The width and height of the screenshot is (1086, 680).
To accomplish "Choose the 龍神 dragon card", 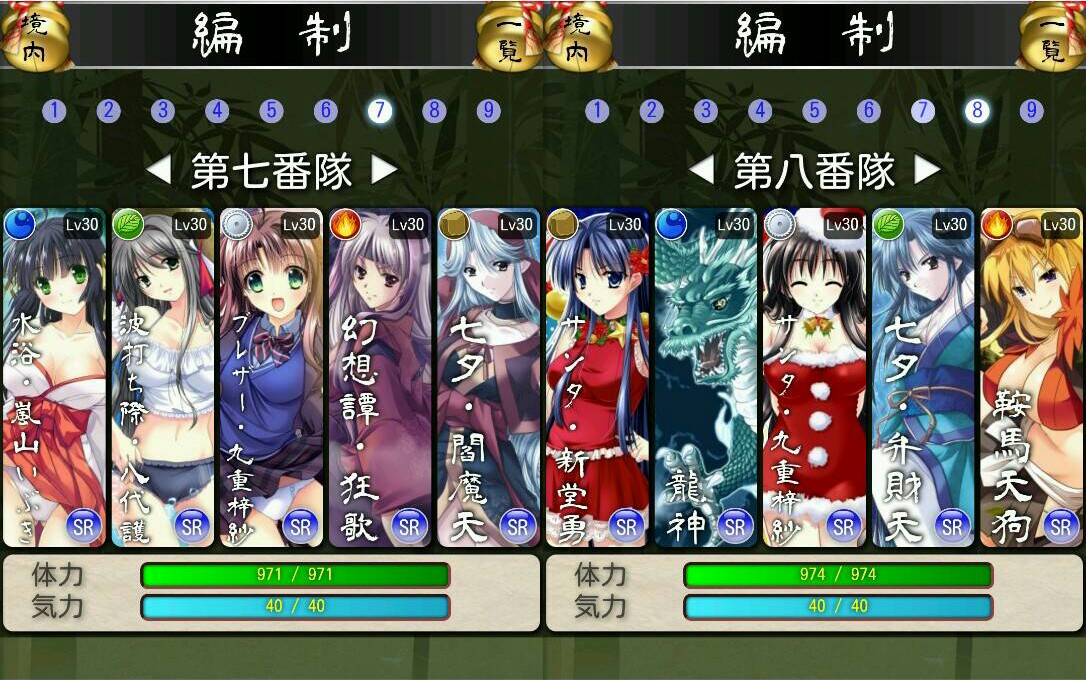I will (x=705, y=378).
